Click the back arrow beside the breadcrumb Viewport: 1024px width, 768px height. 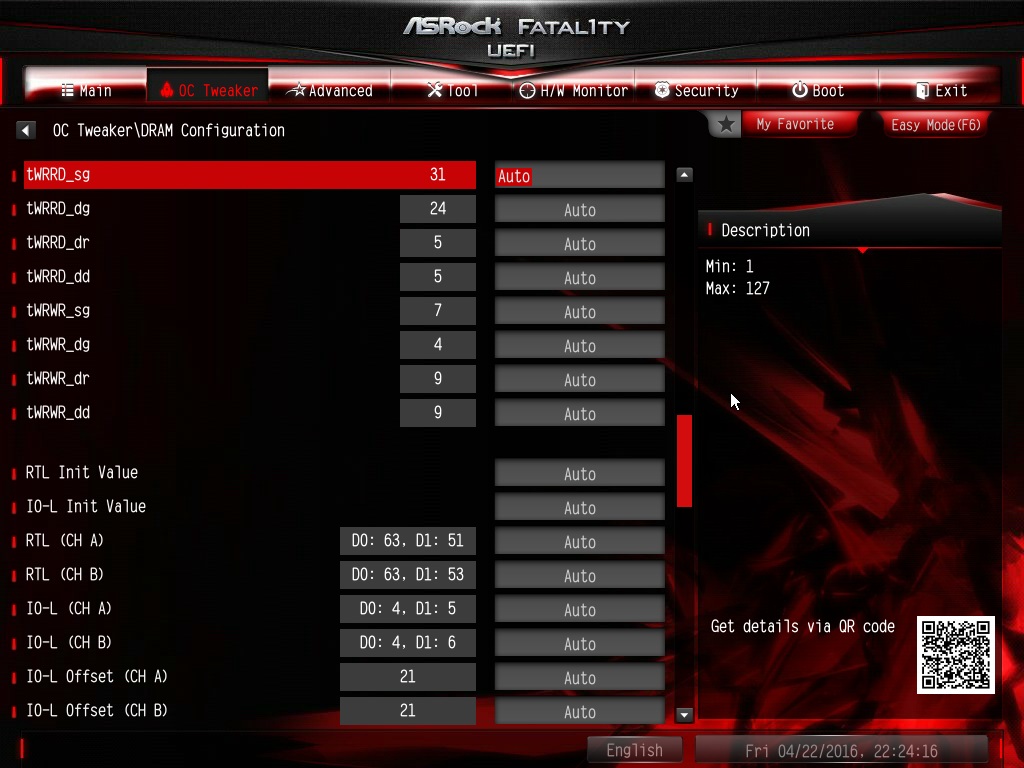click(26, 130)
